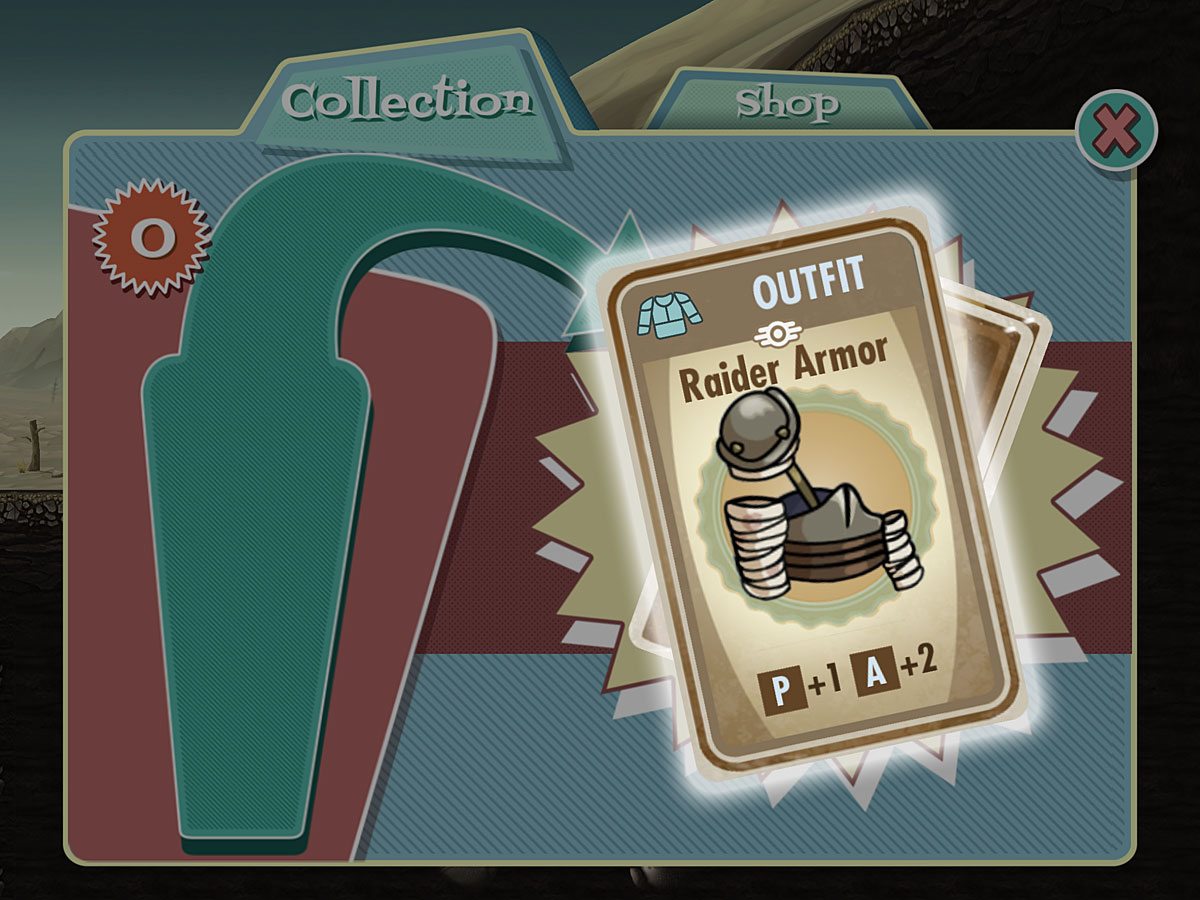Switch to the Collection tab
This screenshot has height=900, width=1200.
click(405, 101)
